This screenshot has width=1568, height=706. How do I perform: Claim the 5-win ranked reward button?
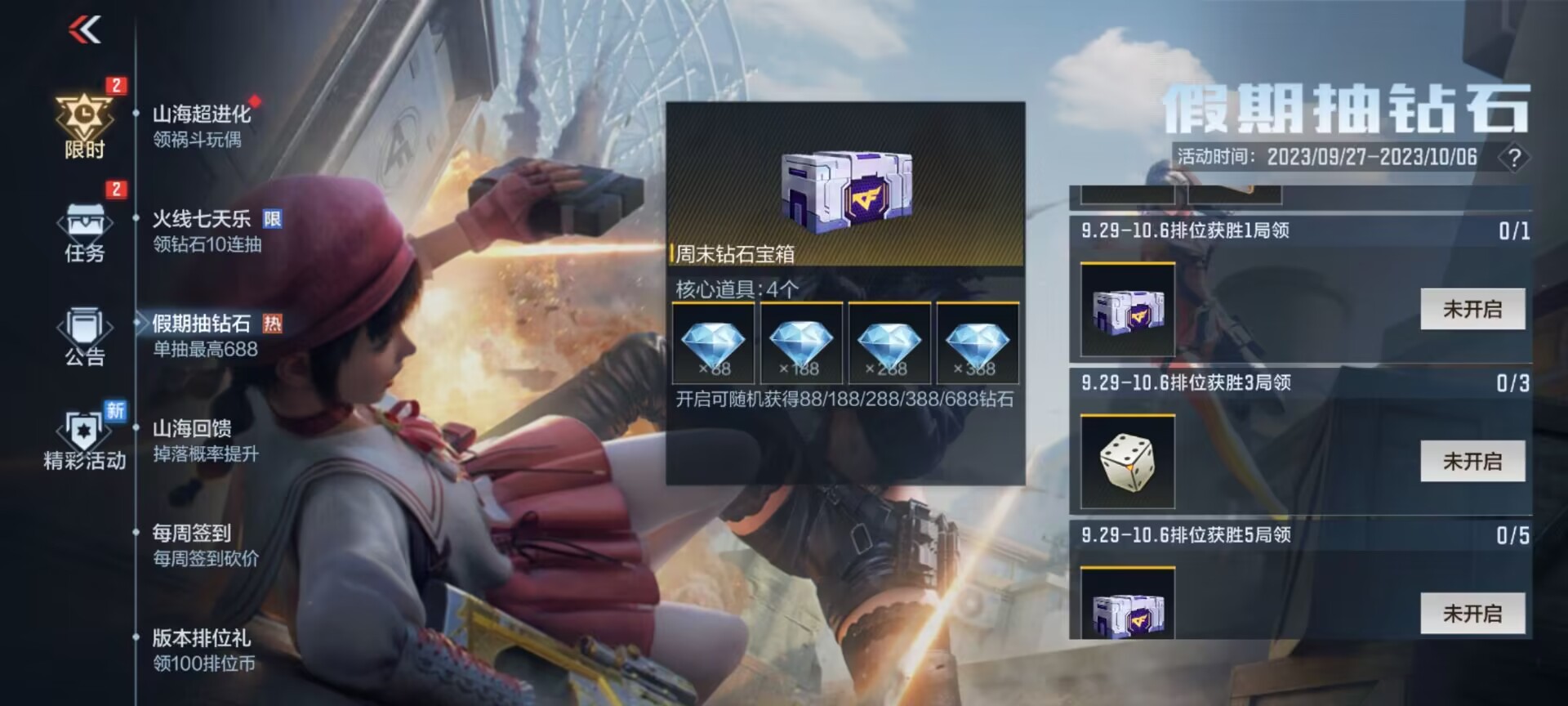tap(1472, 613)
